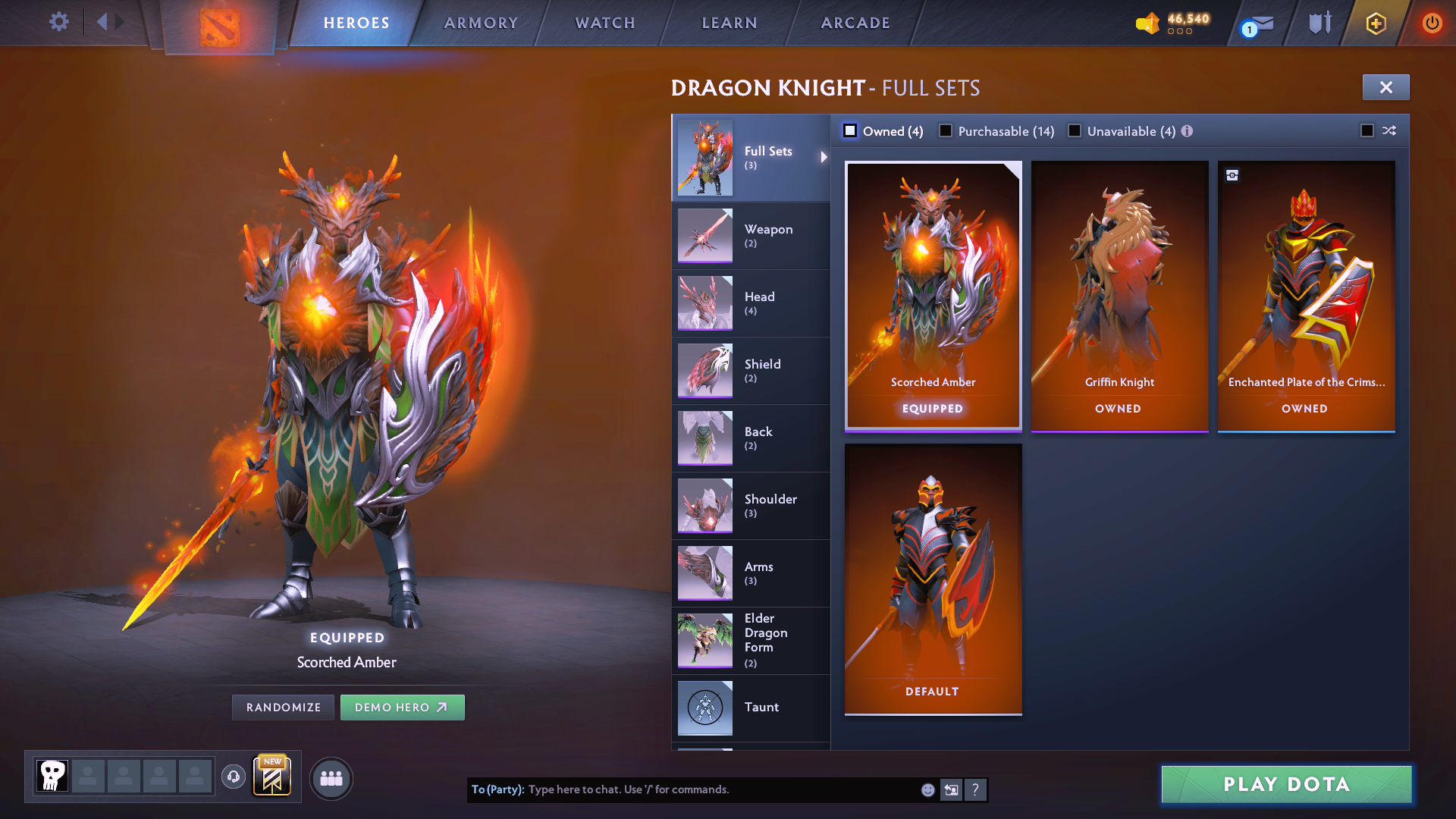Click the DEMO HERO button
This screenshot has height=819, width=1456.
pyautogui.click(x=403, y=707)
